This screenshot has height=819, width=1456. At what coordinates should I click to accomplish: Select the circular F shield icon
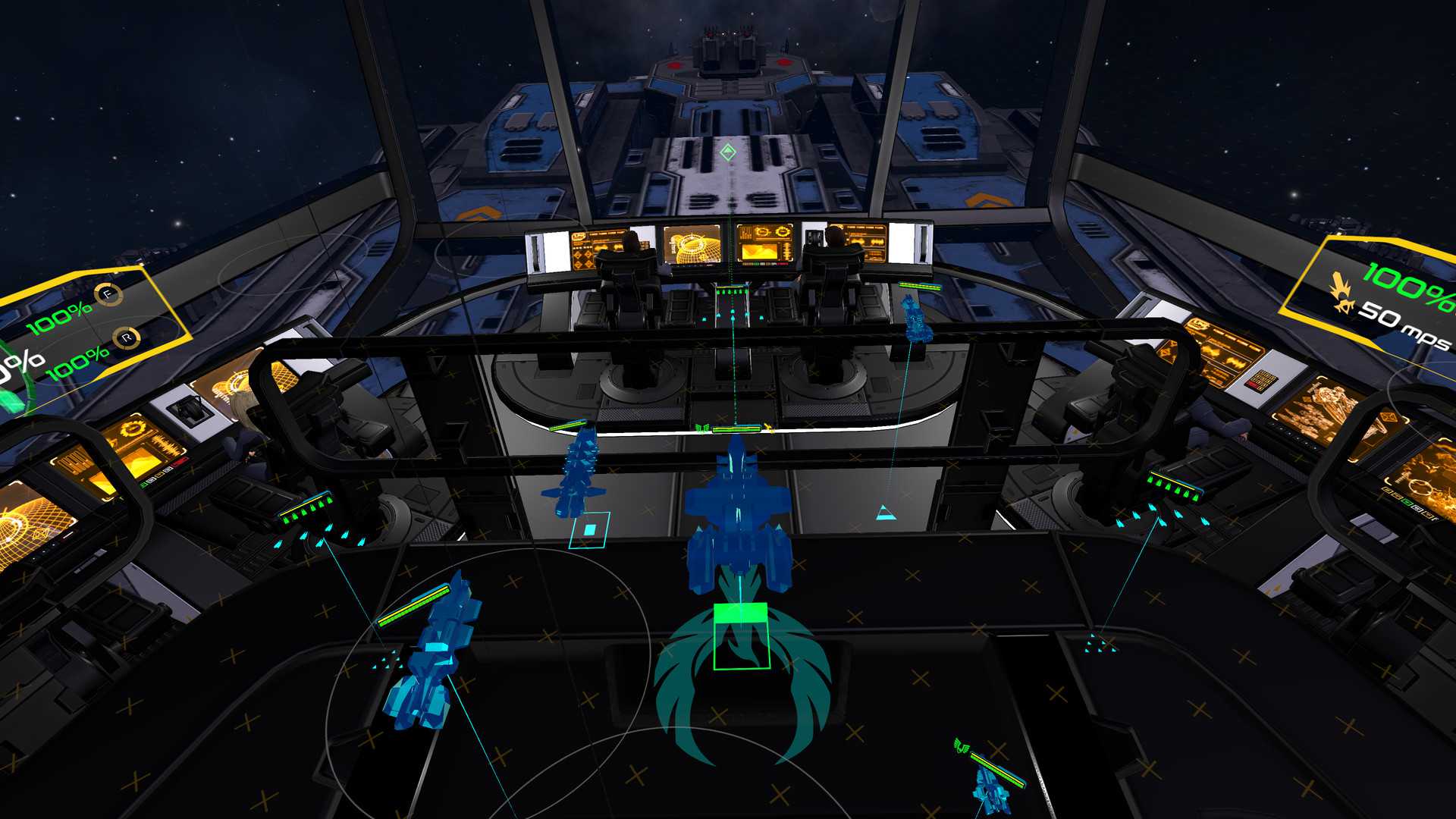108,294
